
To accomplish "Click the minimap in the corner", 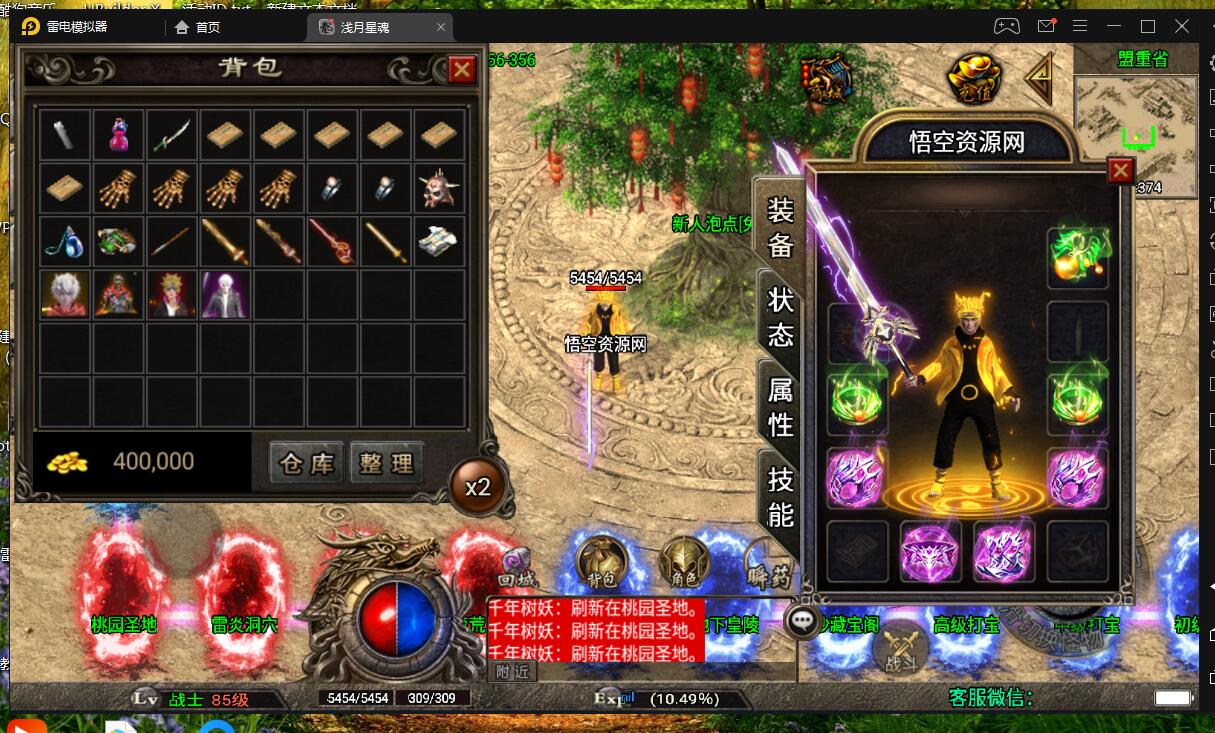I will click(1135, 124).
